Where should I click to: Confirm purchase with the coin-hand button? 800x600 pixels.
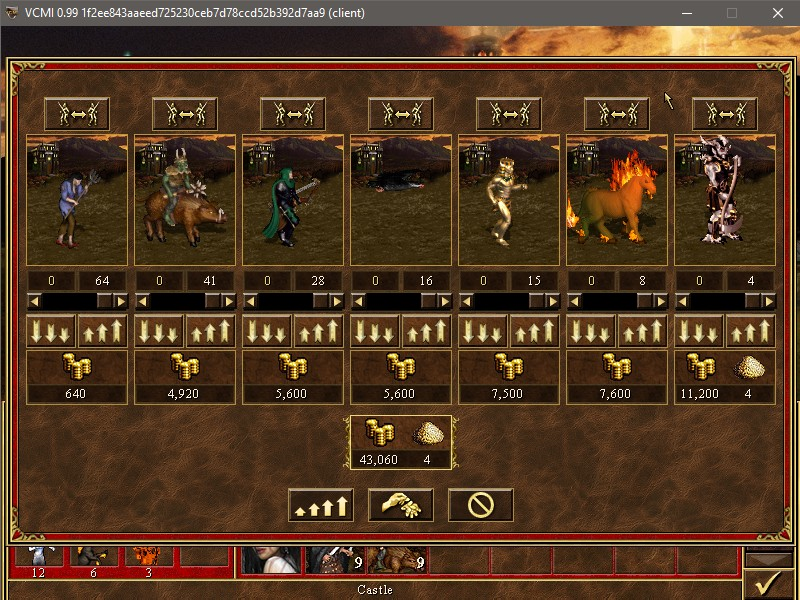pos(400,505)
